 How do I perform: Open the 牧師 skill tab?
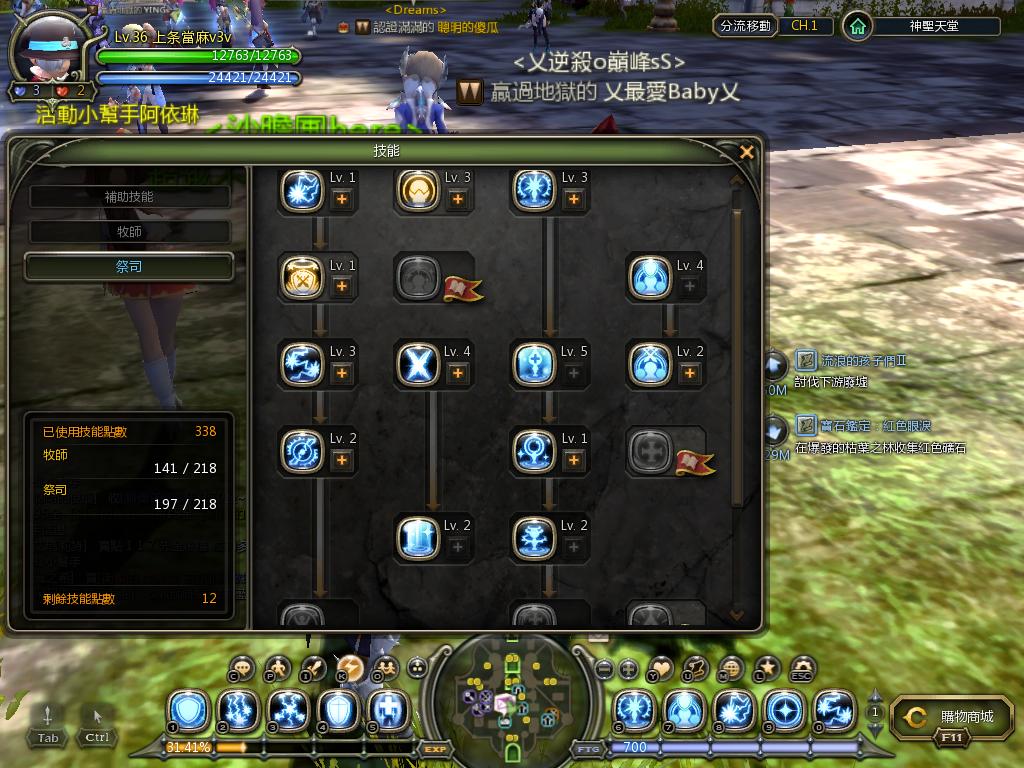pyautogui.click(x=130, y=232)
